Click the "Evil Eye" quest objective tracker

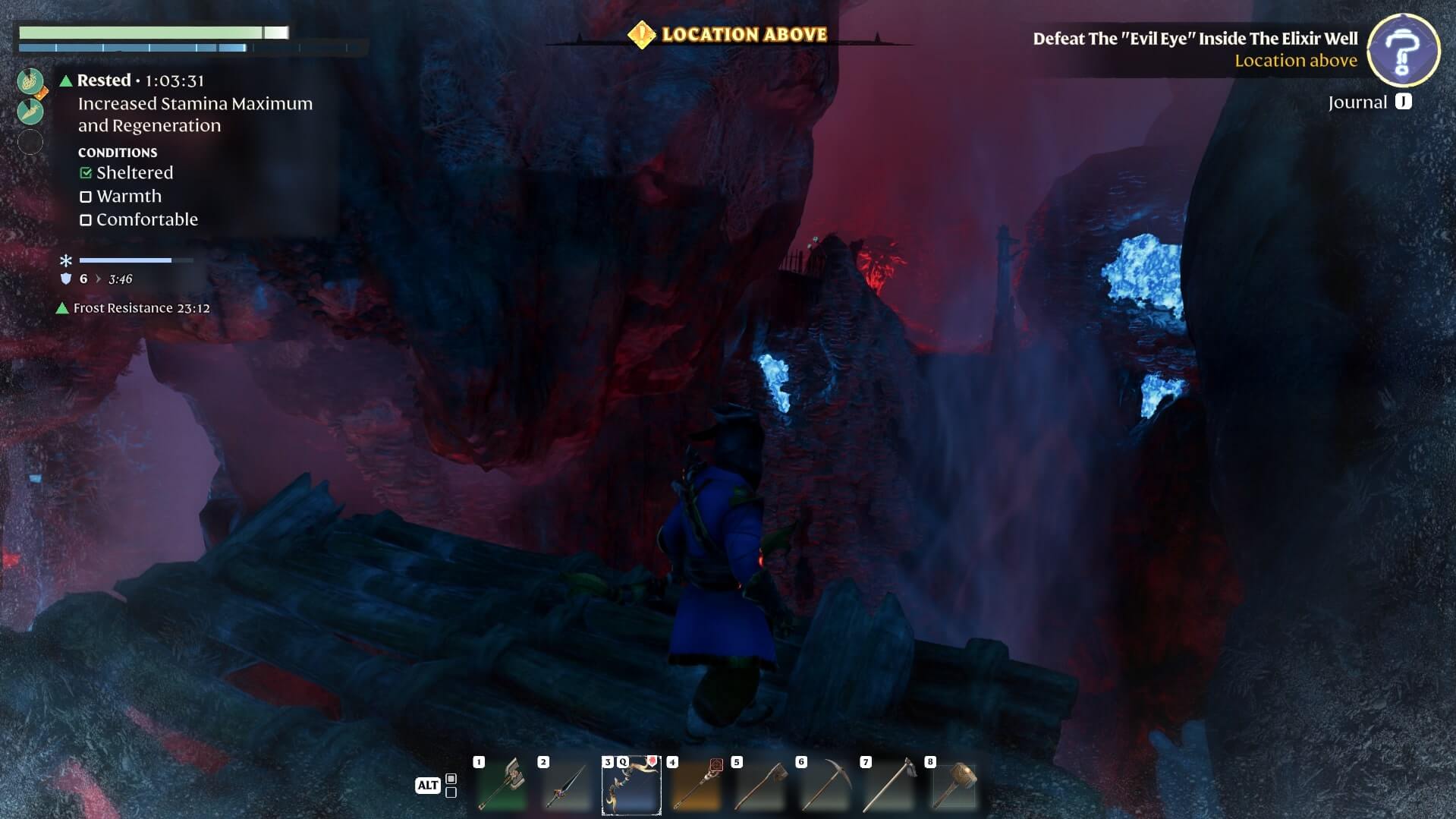(1195, 39)
